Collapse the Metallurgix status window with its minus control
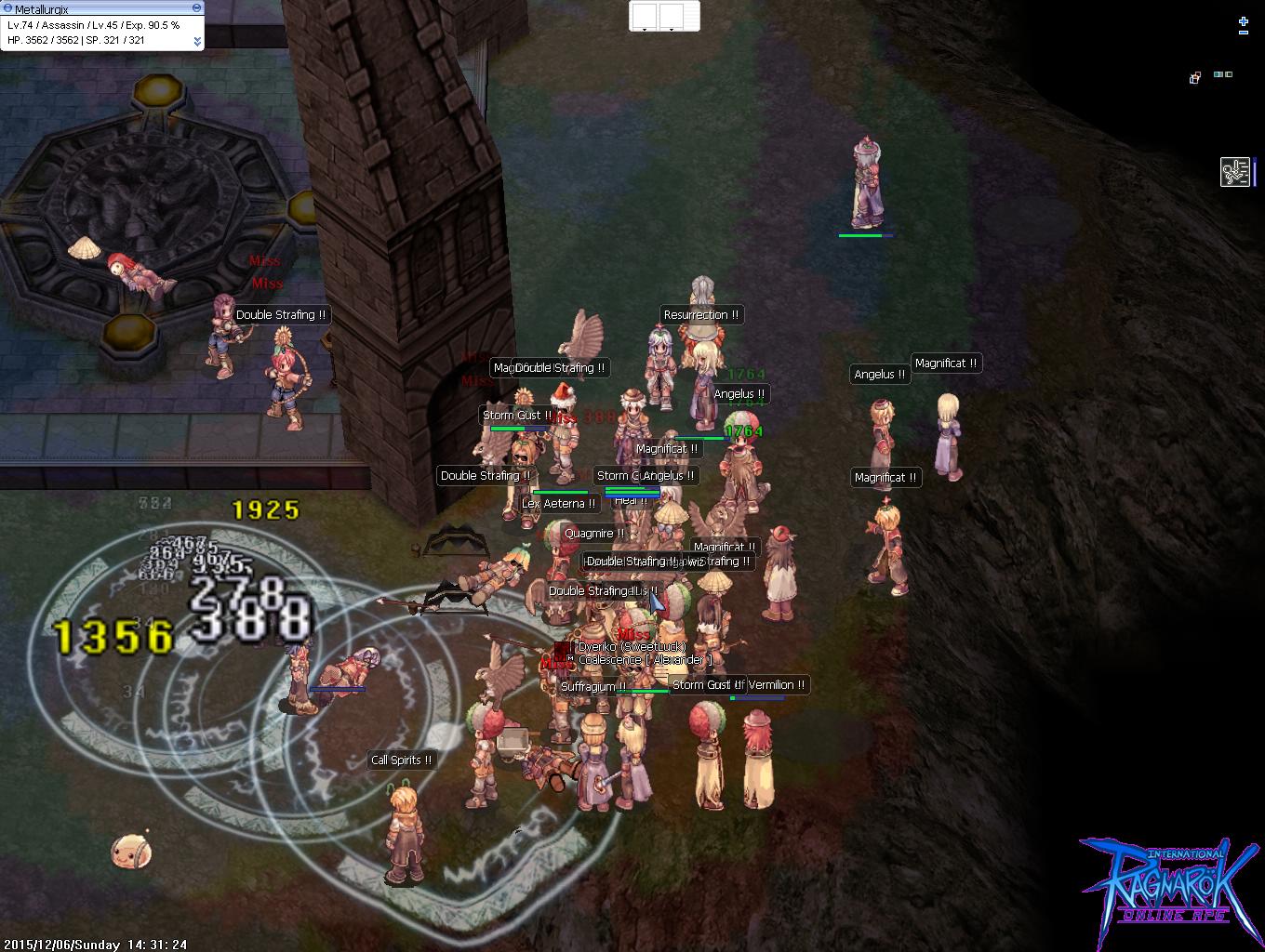 (x=196, y=8)
